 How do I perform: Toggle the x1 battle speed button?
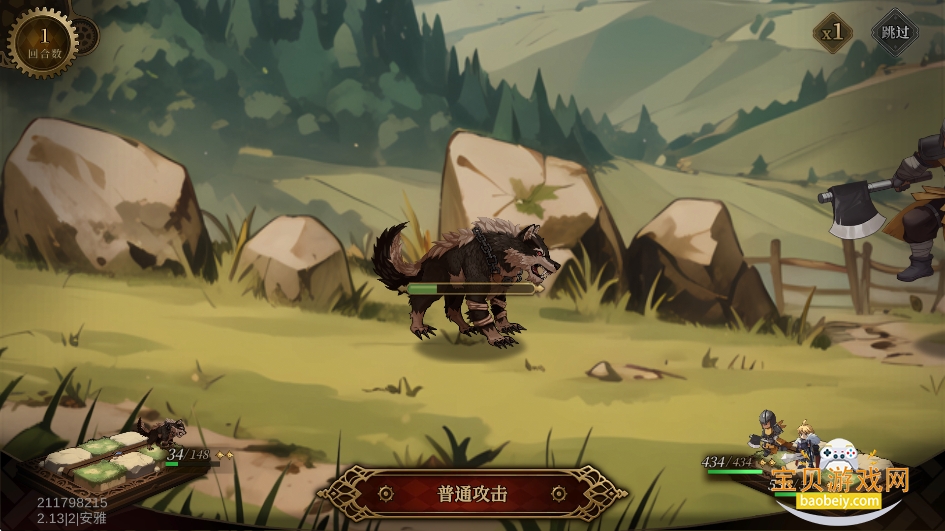(833, 32)
